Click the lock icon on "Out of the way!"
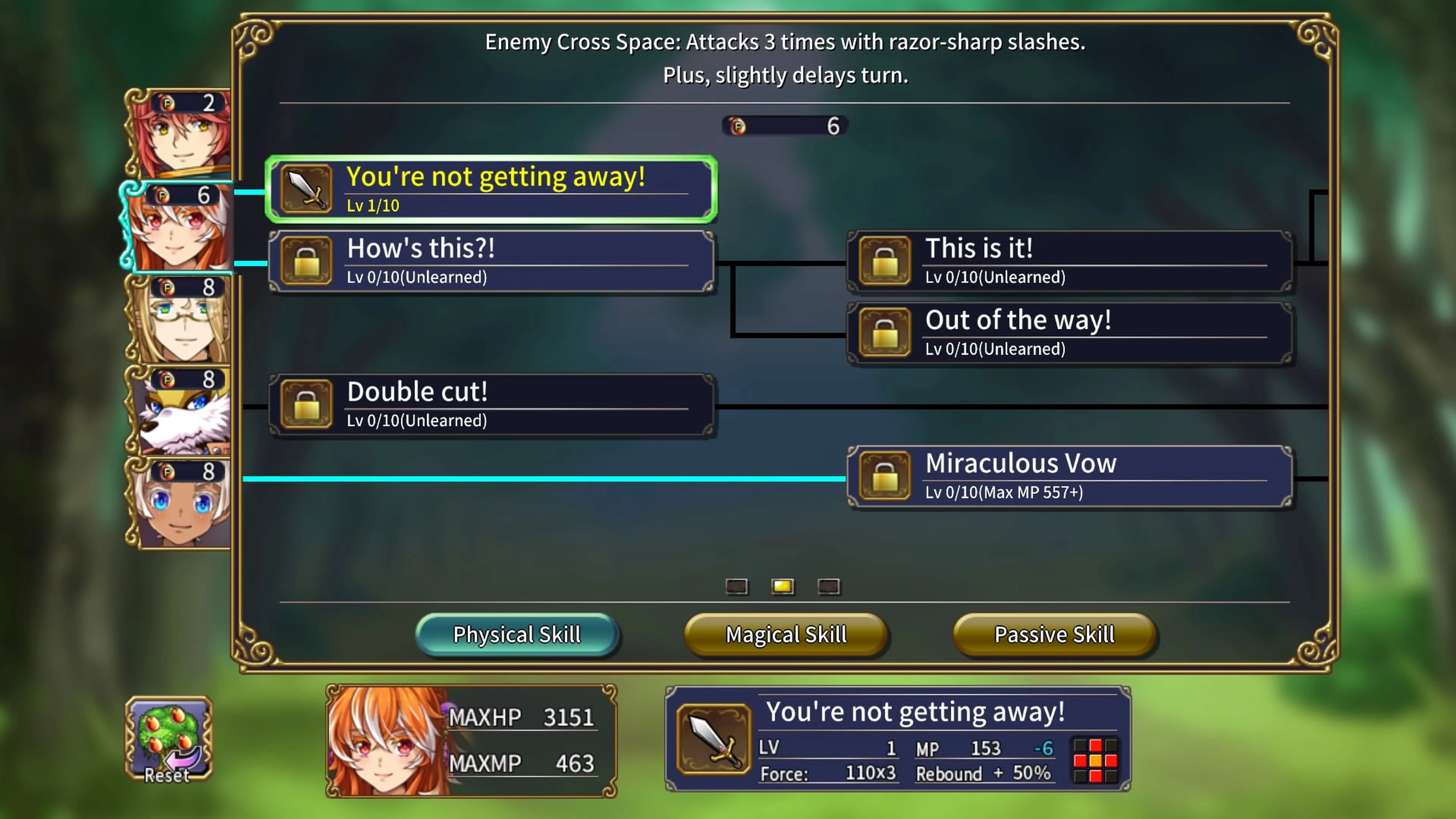This screenshot has height=819, width=1456. (x=884, y=333)
